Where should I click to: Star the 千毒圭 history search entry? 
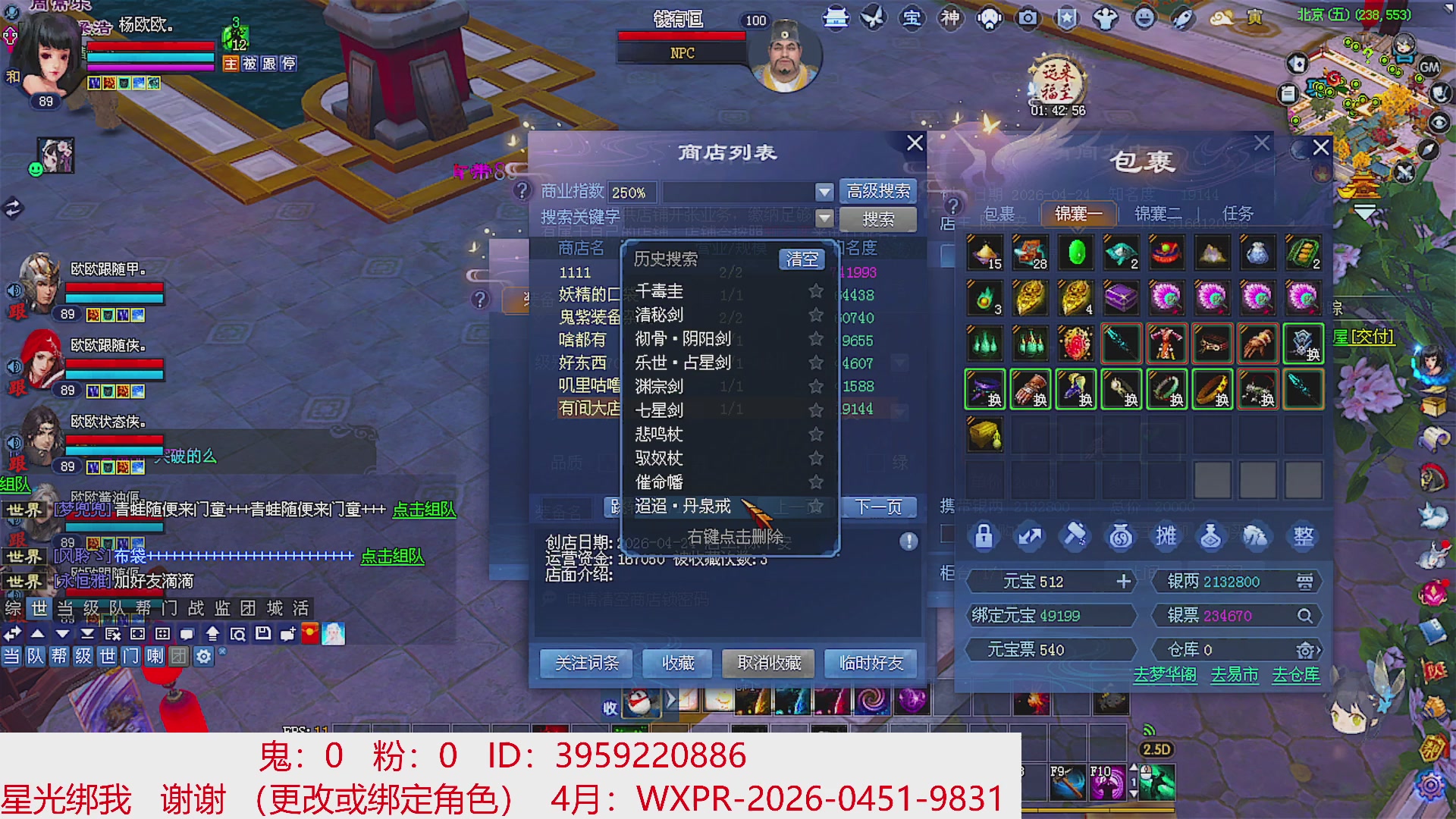pyautogui.click(x=816, y=291)
